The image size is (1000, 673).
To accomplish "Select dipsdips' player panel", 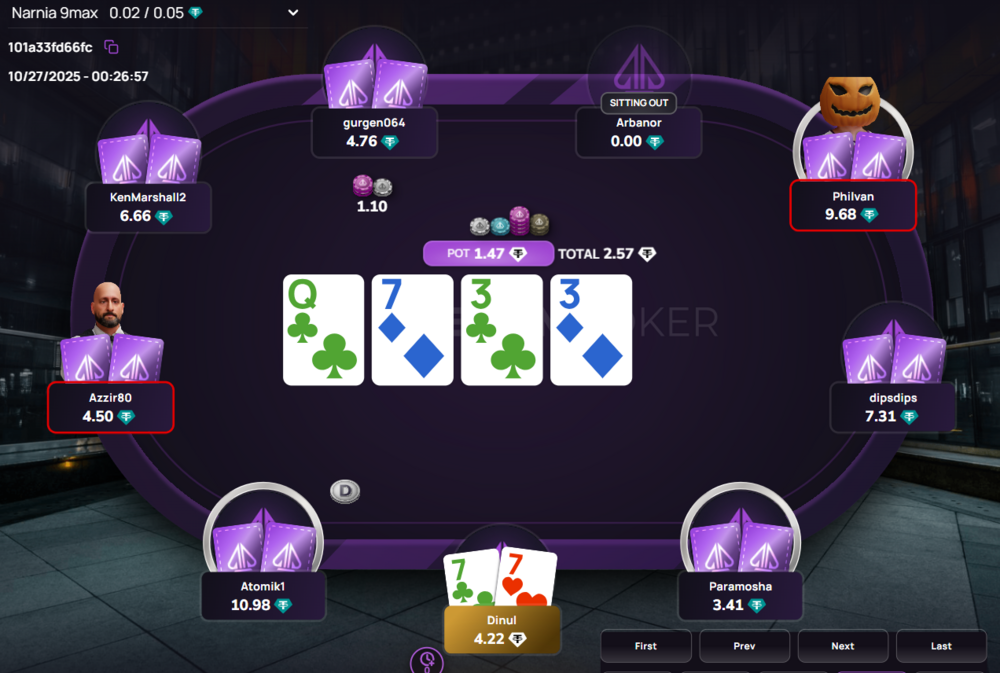I will point(893,408).
